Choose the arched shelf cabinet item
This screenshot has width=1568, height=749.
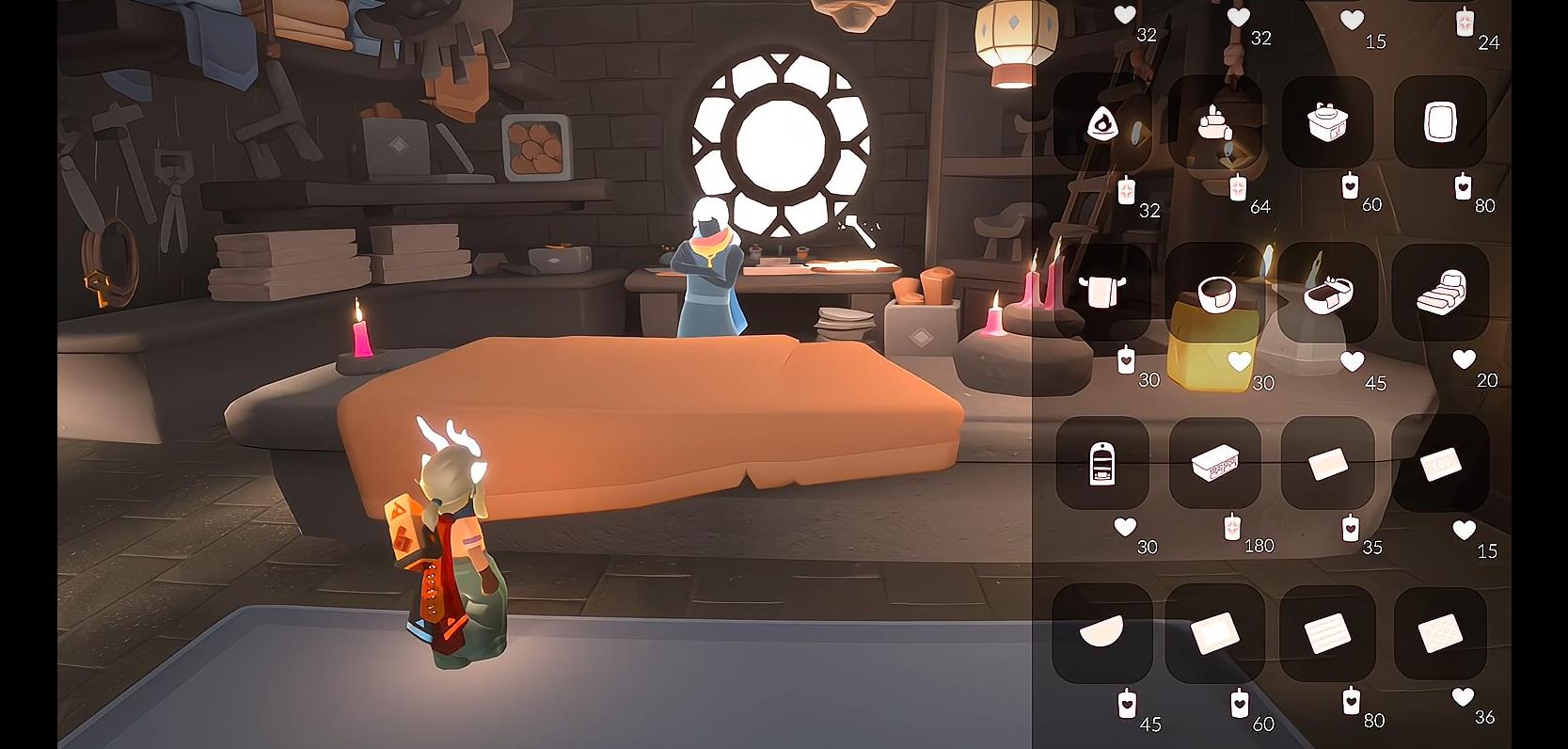1102,463
